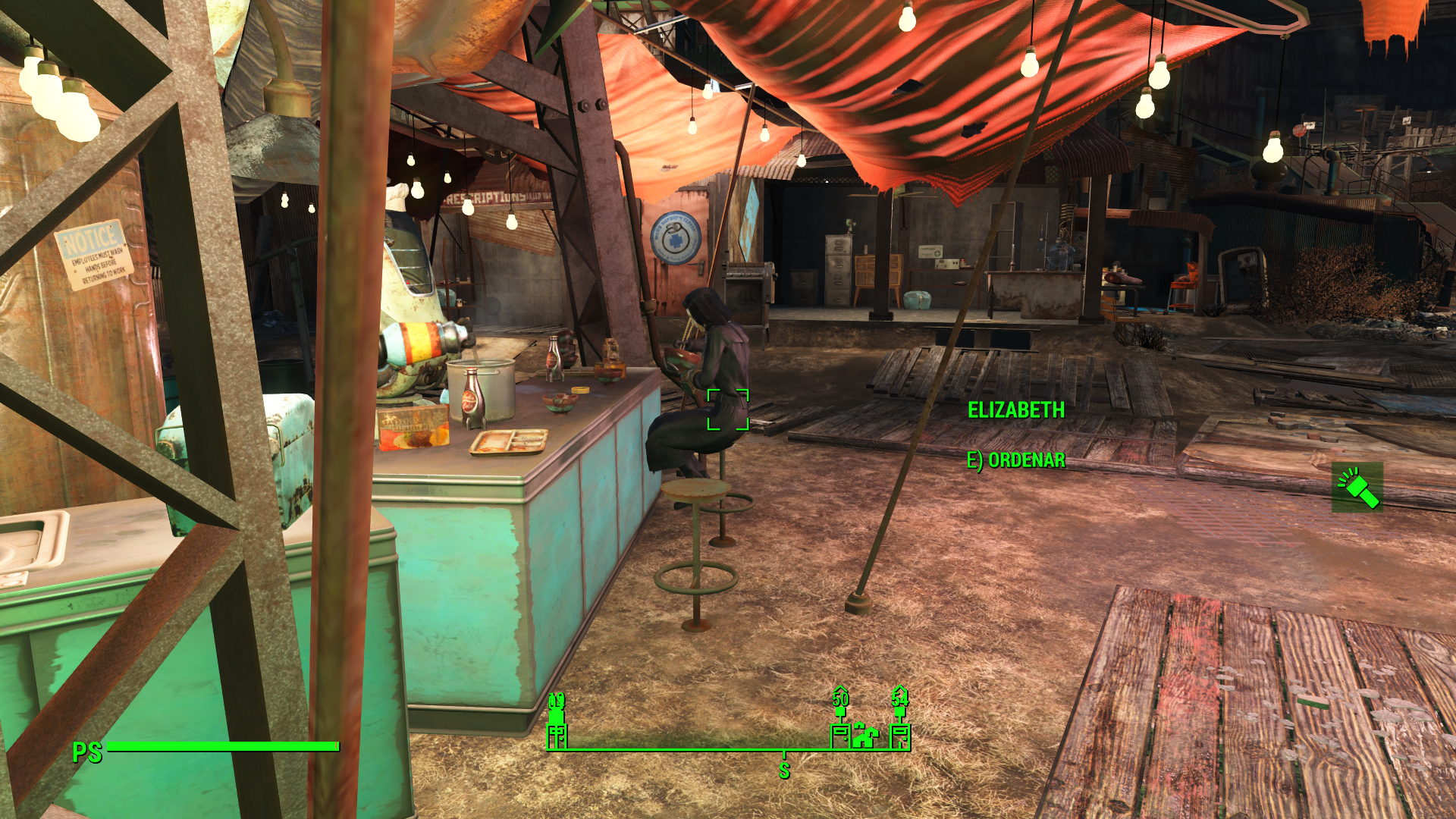Select the compass door marker labeled 54
This screenshot has width=1456, height=819.
click(x=900, y=734)
